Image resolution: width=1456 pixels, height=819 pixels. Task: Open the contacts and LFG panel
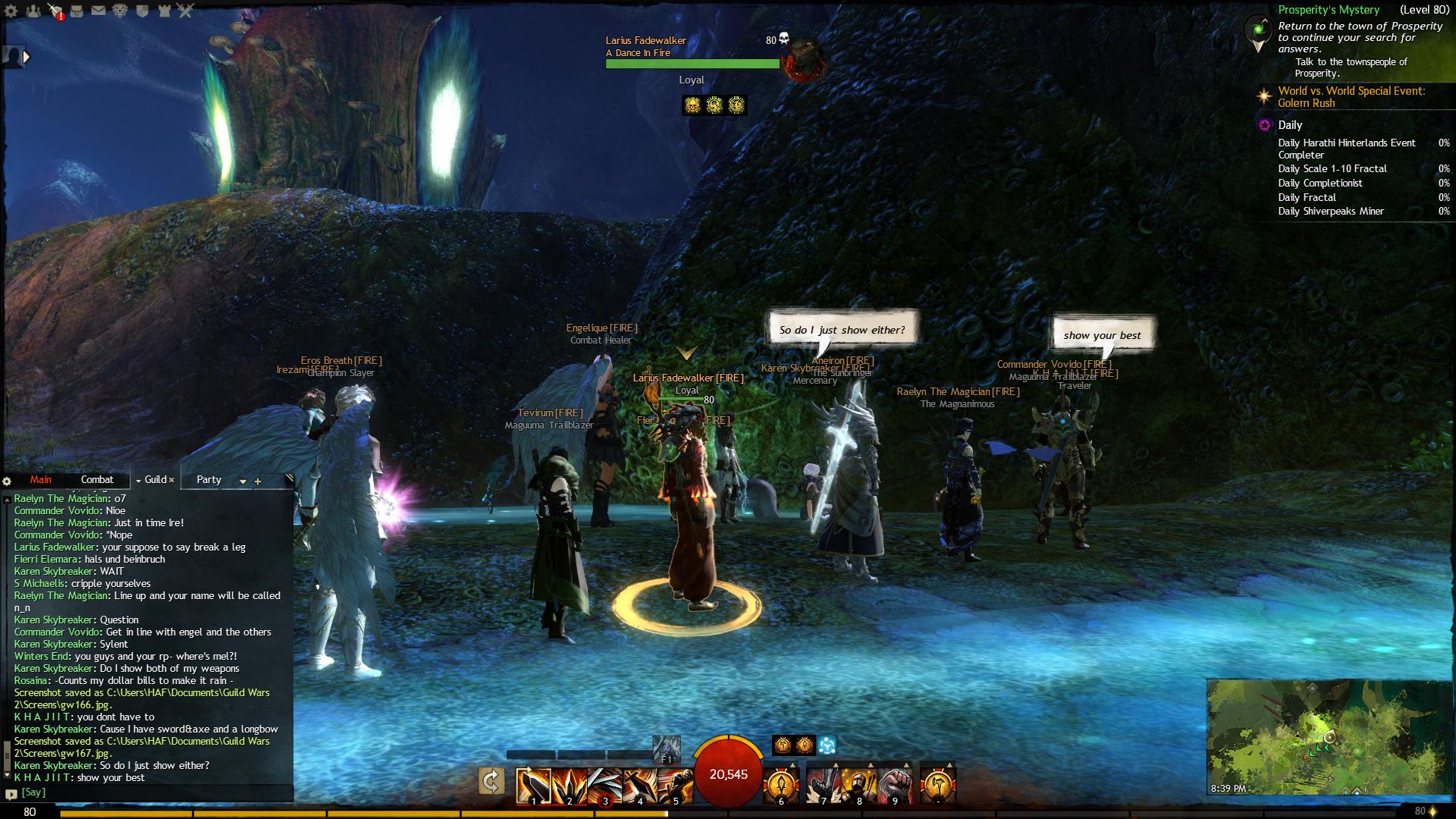[33, 11]
